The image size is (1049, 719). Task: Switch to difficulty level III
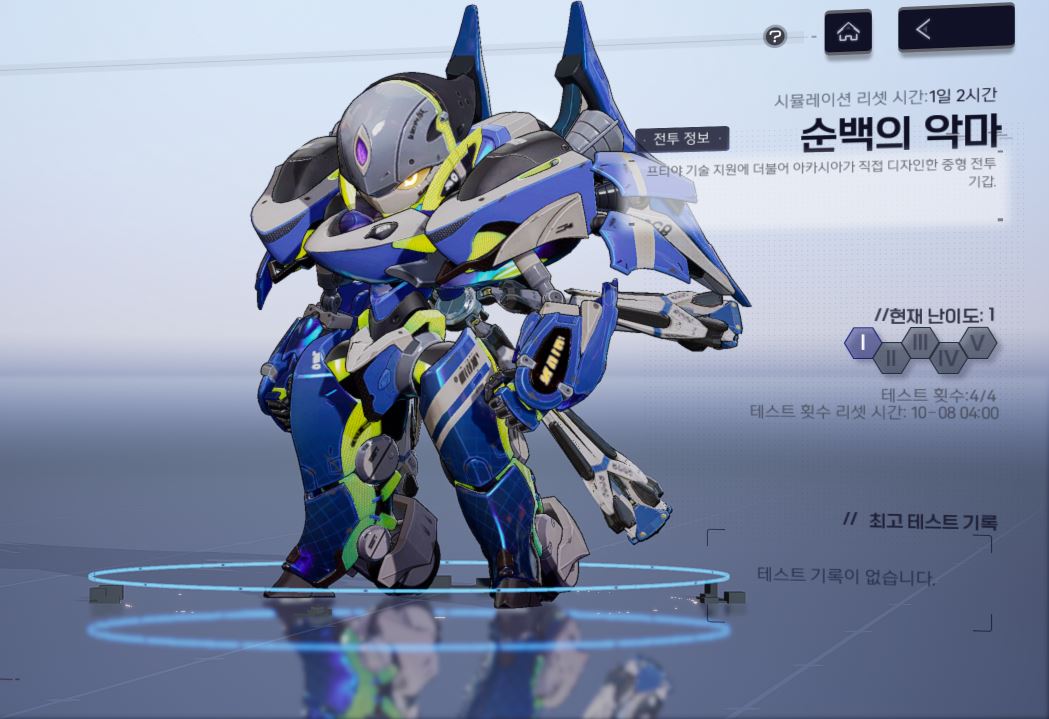click(919, 343)
